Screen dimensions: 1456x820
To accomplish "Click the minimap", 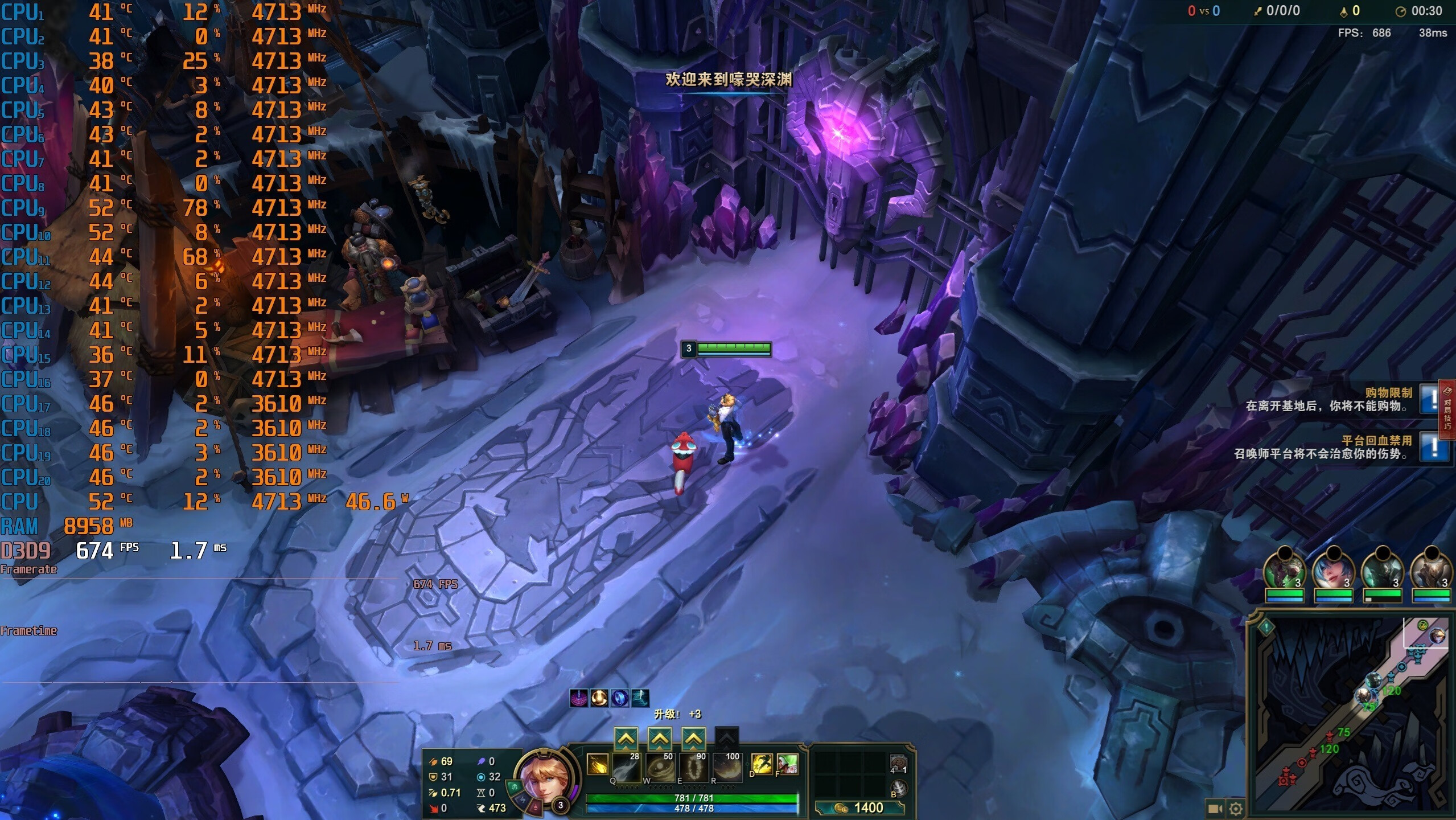I will point(1349,717).
